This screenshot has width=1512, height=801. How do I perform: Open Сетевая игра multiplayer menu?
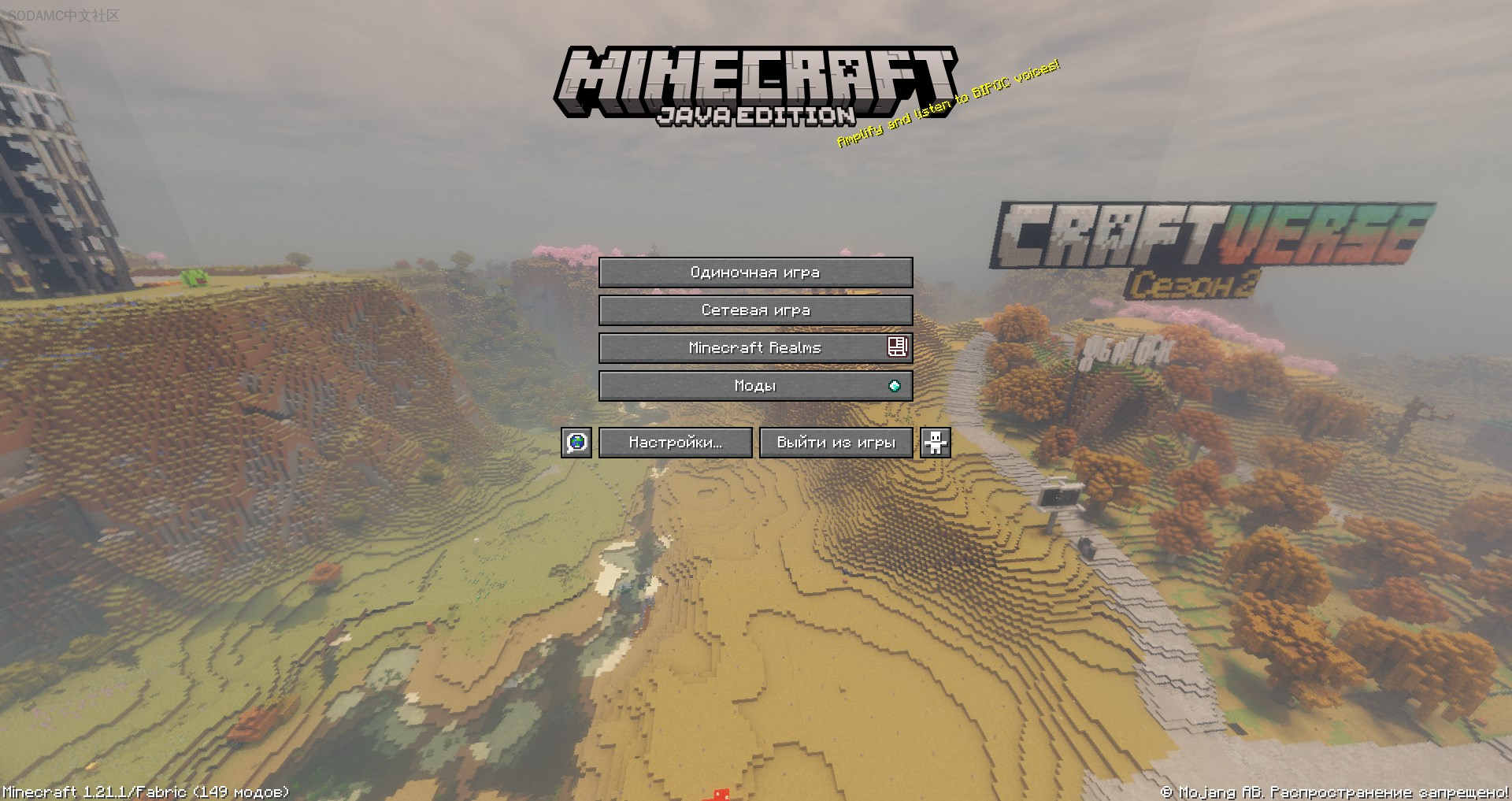[755, 310]
